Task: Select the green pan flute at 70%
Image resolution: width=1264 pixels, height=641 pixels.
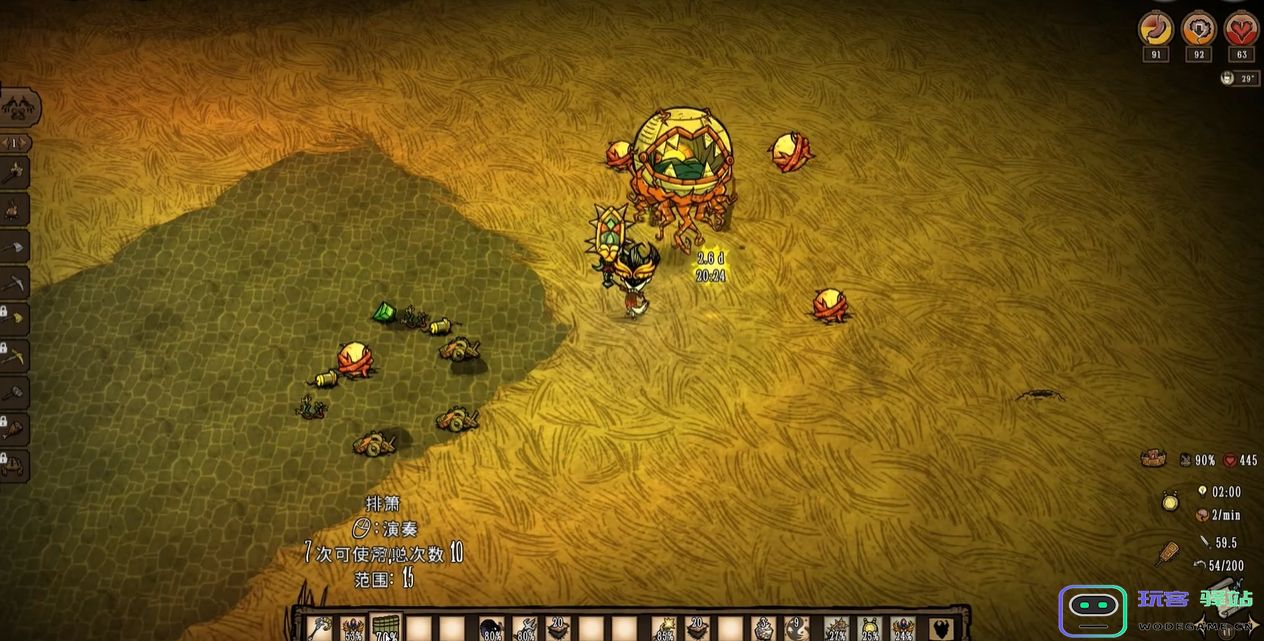Action: point(386,626)
